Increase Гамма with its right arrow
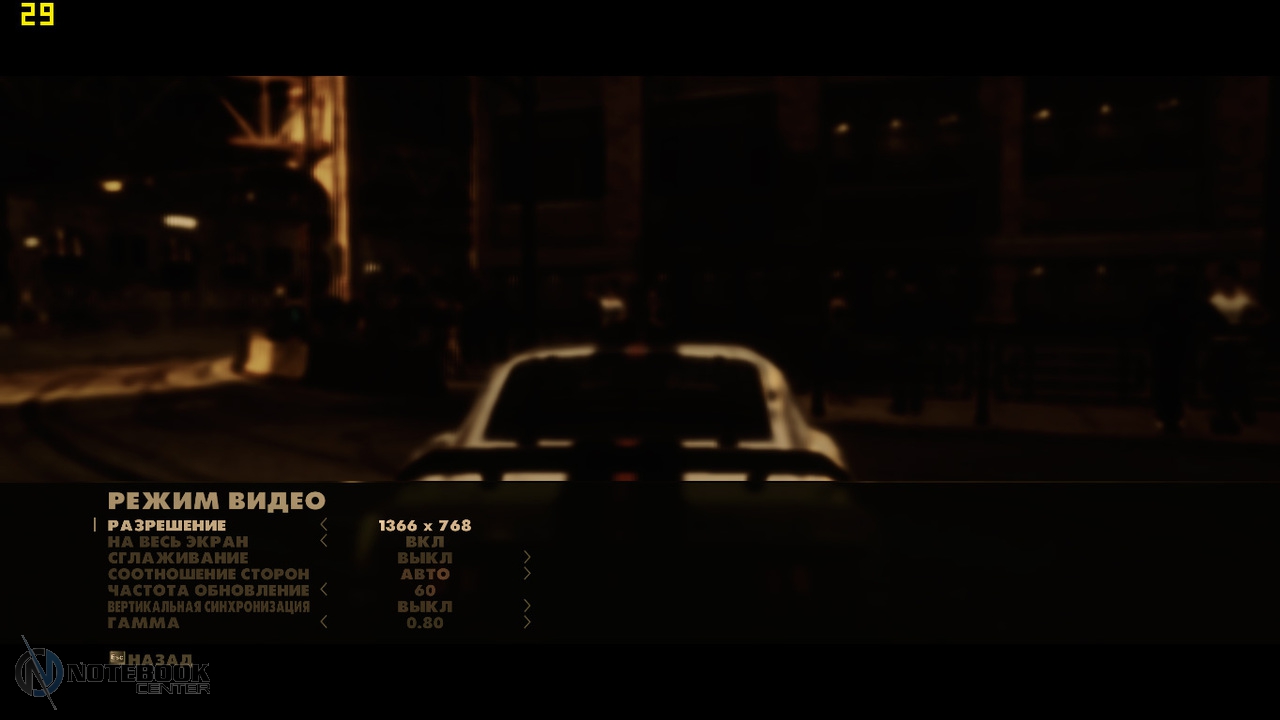Screen dimensions: 1280x720 (527, 622)
